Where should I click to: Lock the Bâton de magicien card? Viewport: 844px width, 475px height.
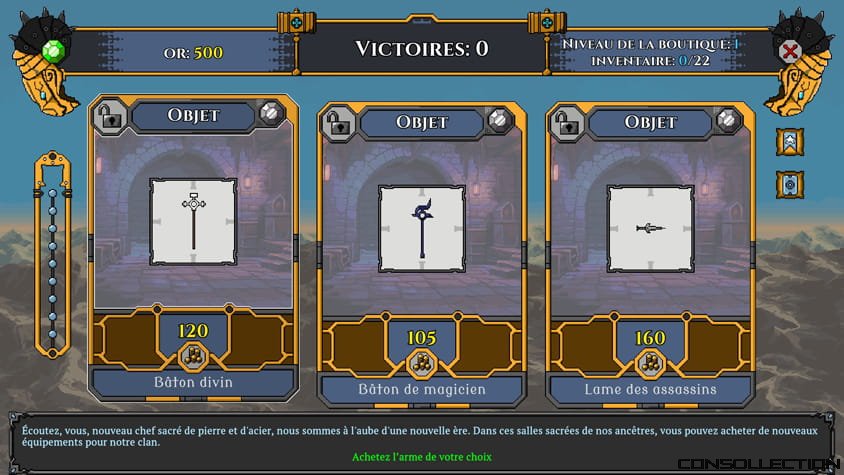click(337, 123)
